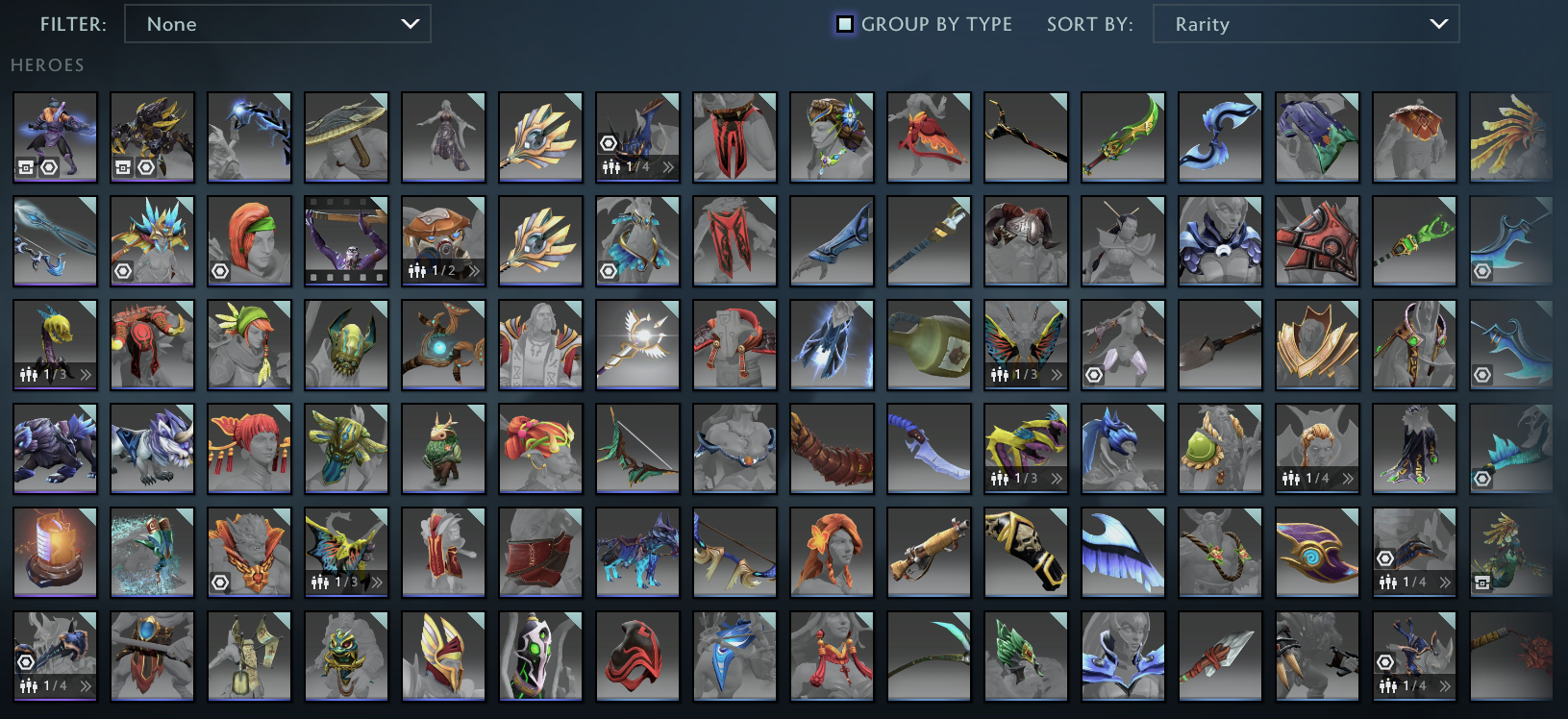Click the socket icon on the orange swirl shoulder pad

click(220, 583)
